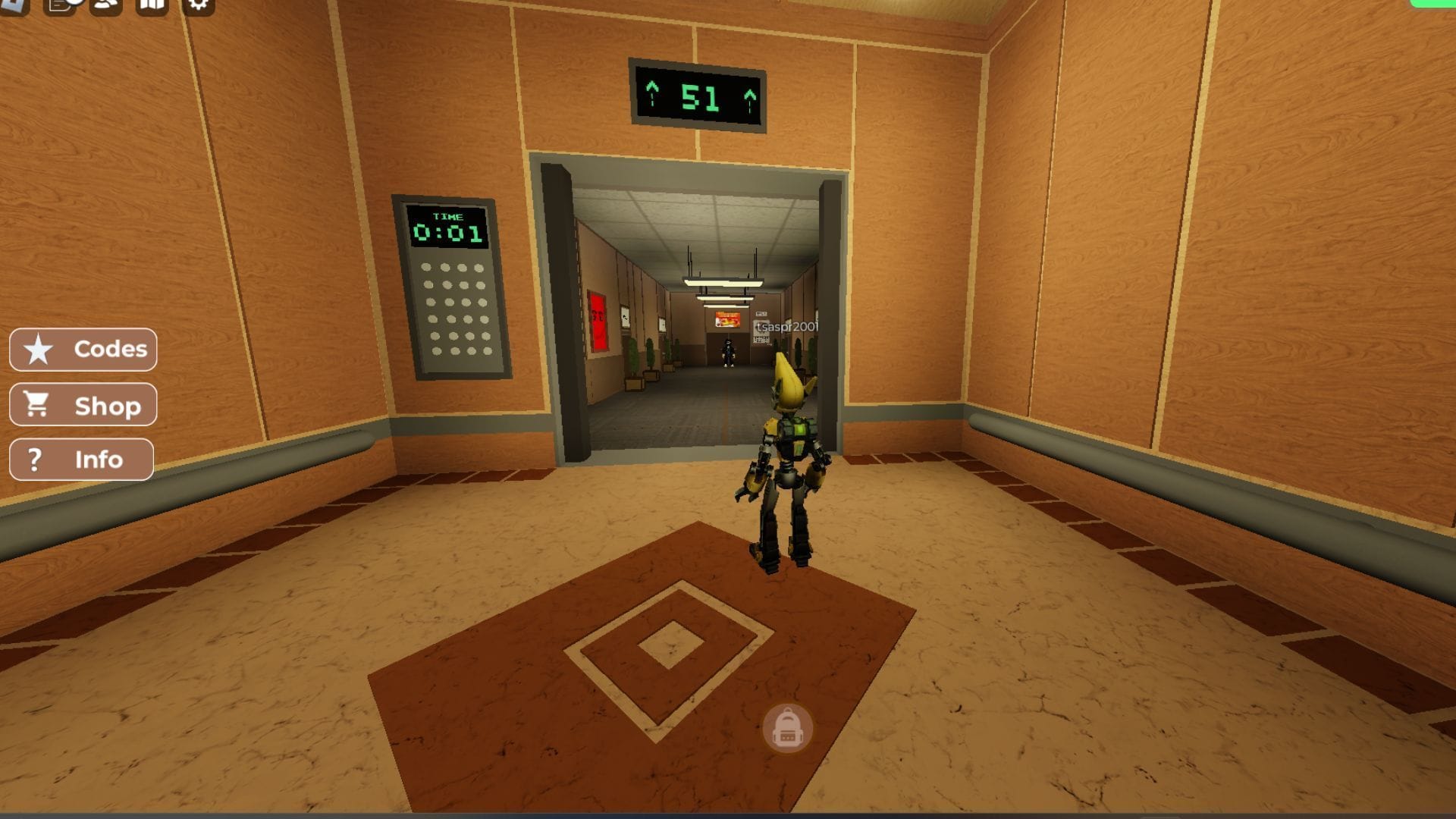Click the nametag tsaspr2001
Viewport: 1456px width, 819px height.
[x=786, y=327]
